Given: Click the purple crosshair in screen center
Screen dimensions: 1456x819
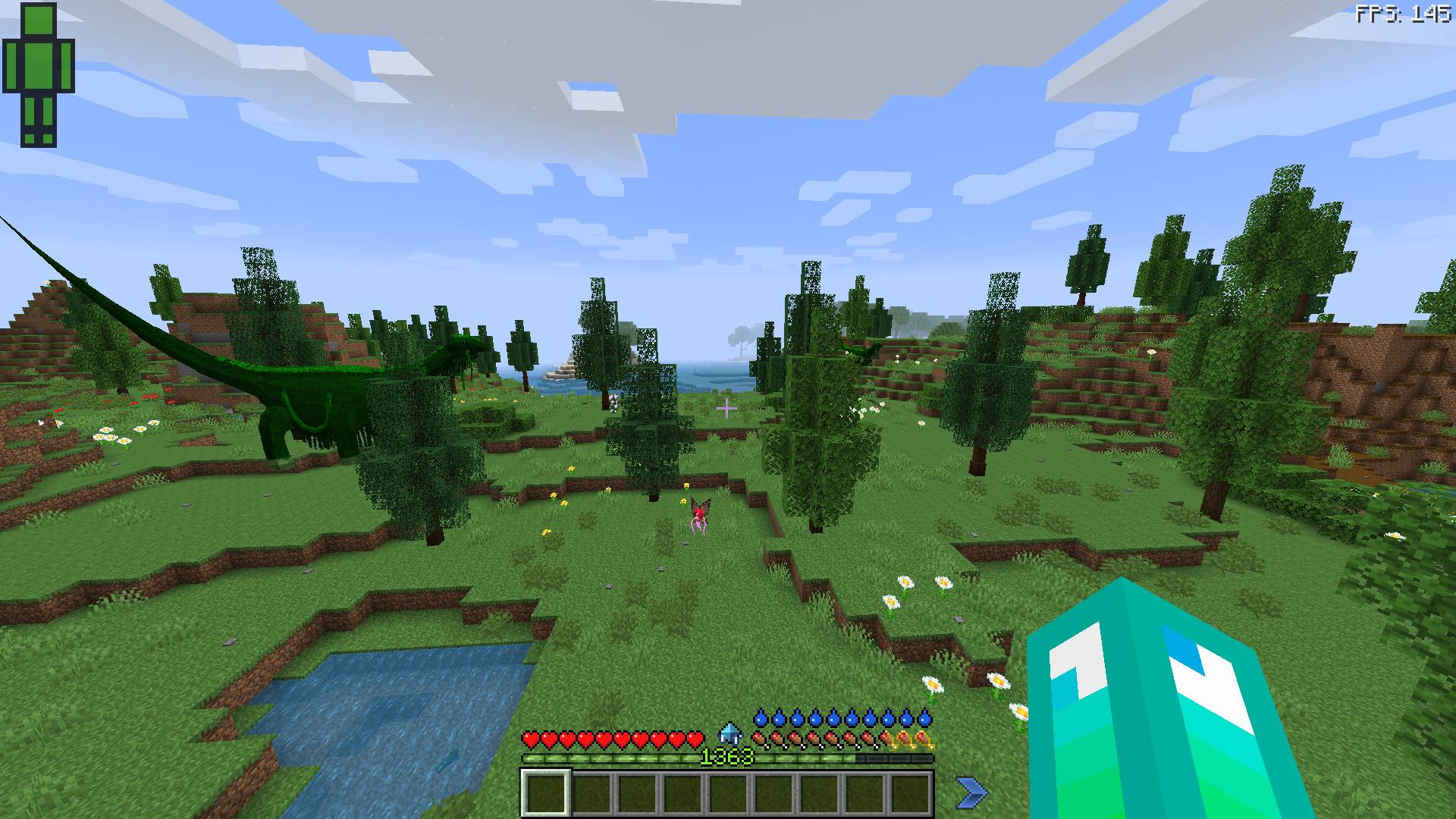Looking at the screenshot, I should 726,408.
